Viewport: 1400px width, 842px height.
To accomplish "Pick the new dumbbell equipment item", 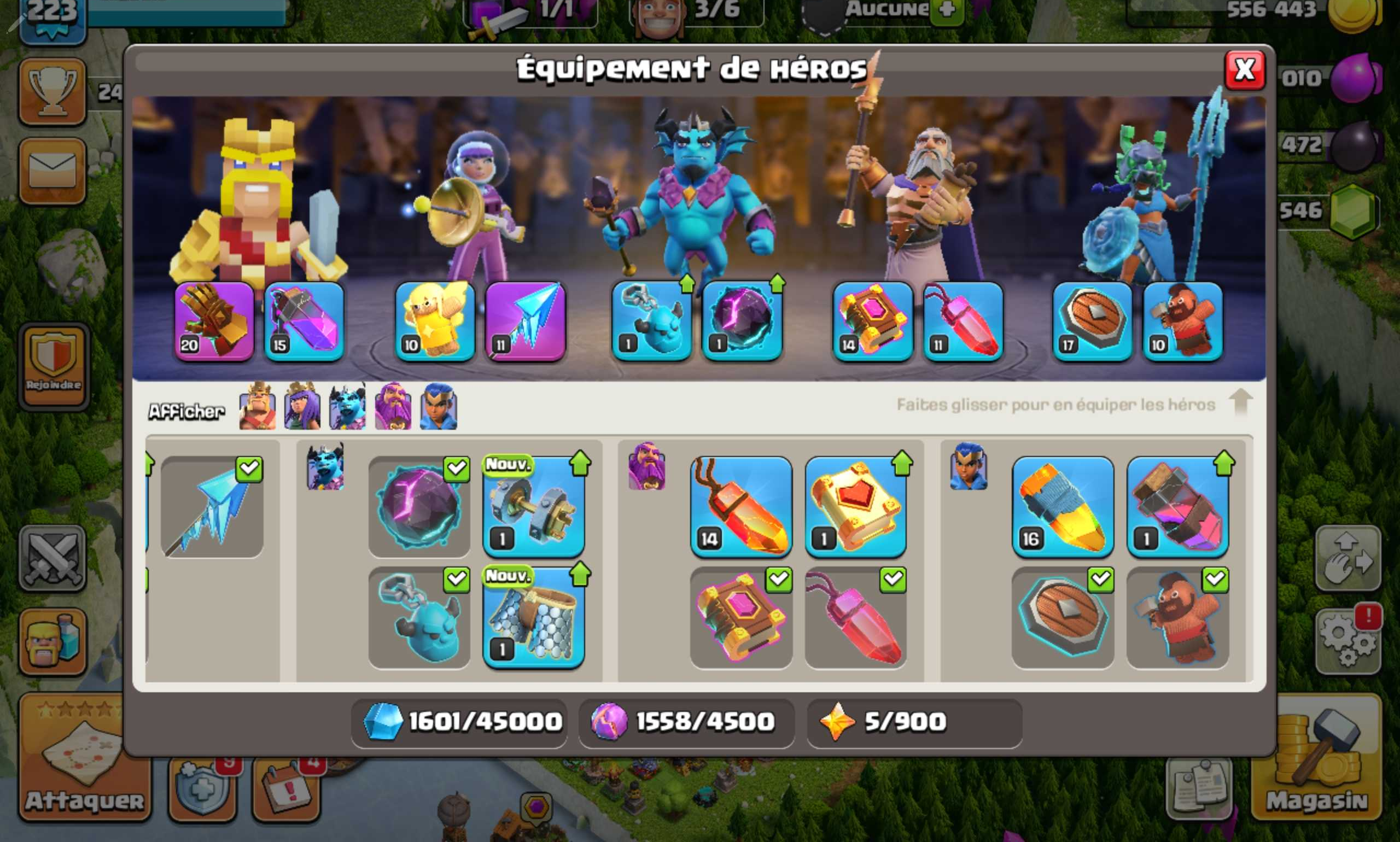I will coord(533,507).
